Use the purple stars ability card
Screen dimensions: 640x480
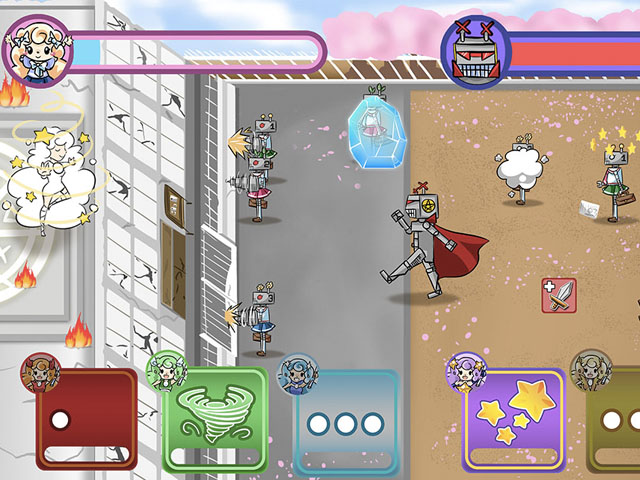(x=512, y=420)
